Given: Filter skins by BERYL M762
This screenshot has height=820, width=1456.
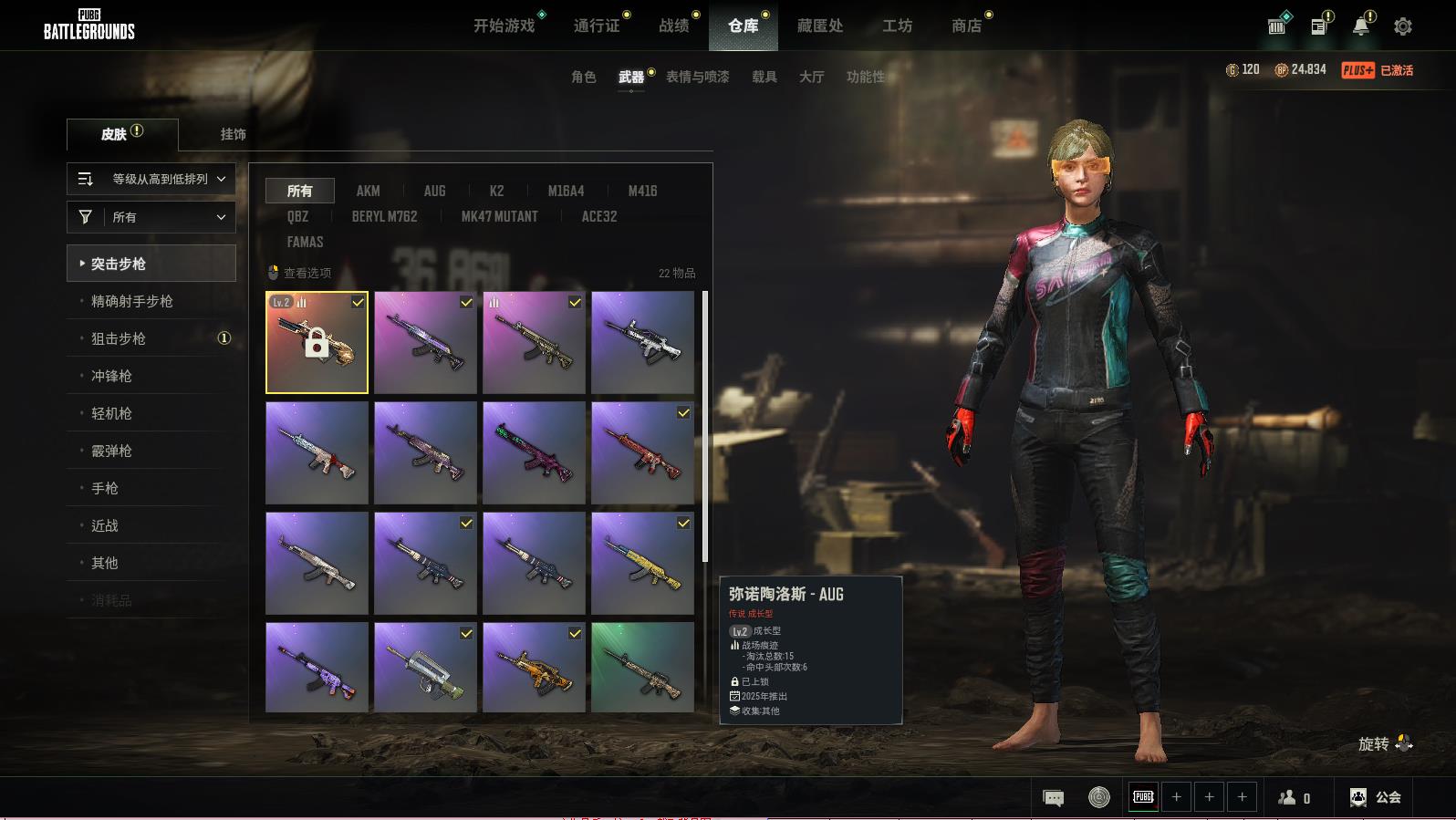Looking at the screenshot, I should click(x=384, y=216).
